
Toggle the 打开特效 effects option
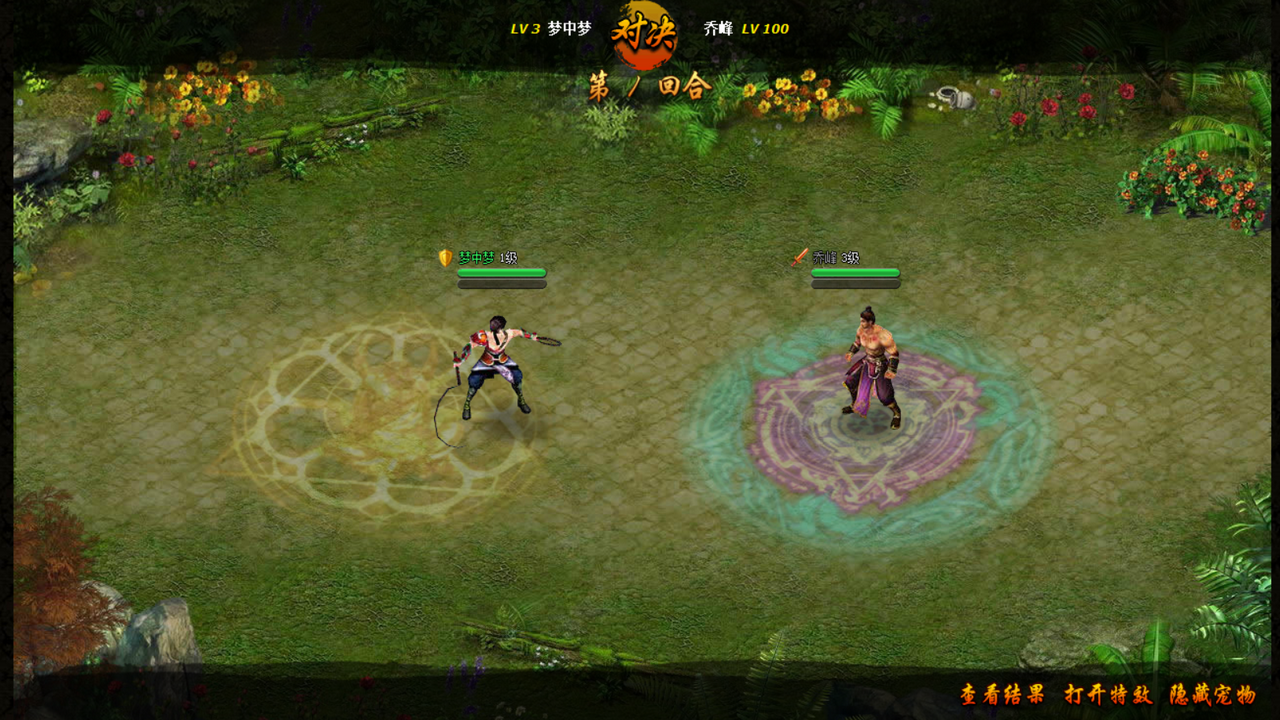1108,695
